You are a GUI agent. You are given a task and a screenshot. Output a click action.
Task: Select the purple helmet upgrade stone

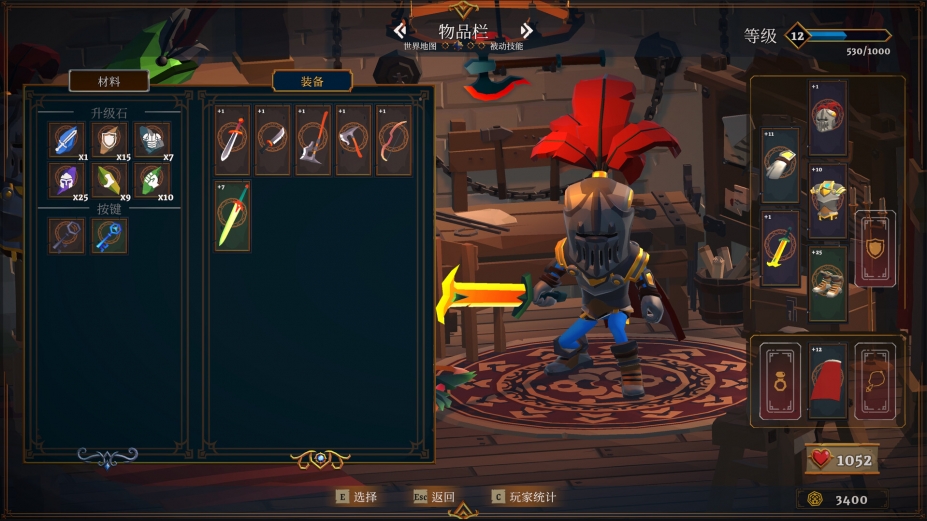[67, 181]
